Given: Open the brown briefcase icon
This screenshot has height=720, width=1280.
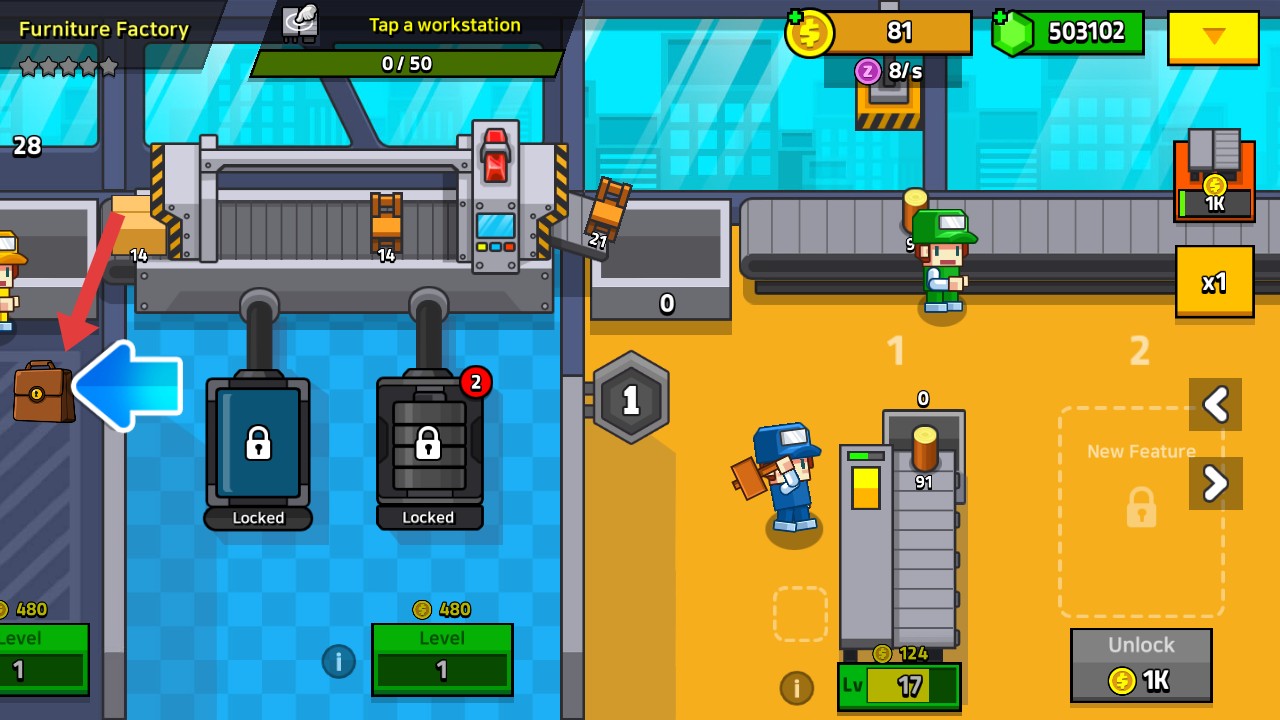Looking at the screenshot, I should 42,391.
